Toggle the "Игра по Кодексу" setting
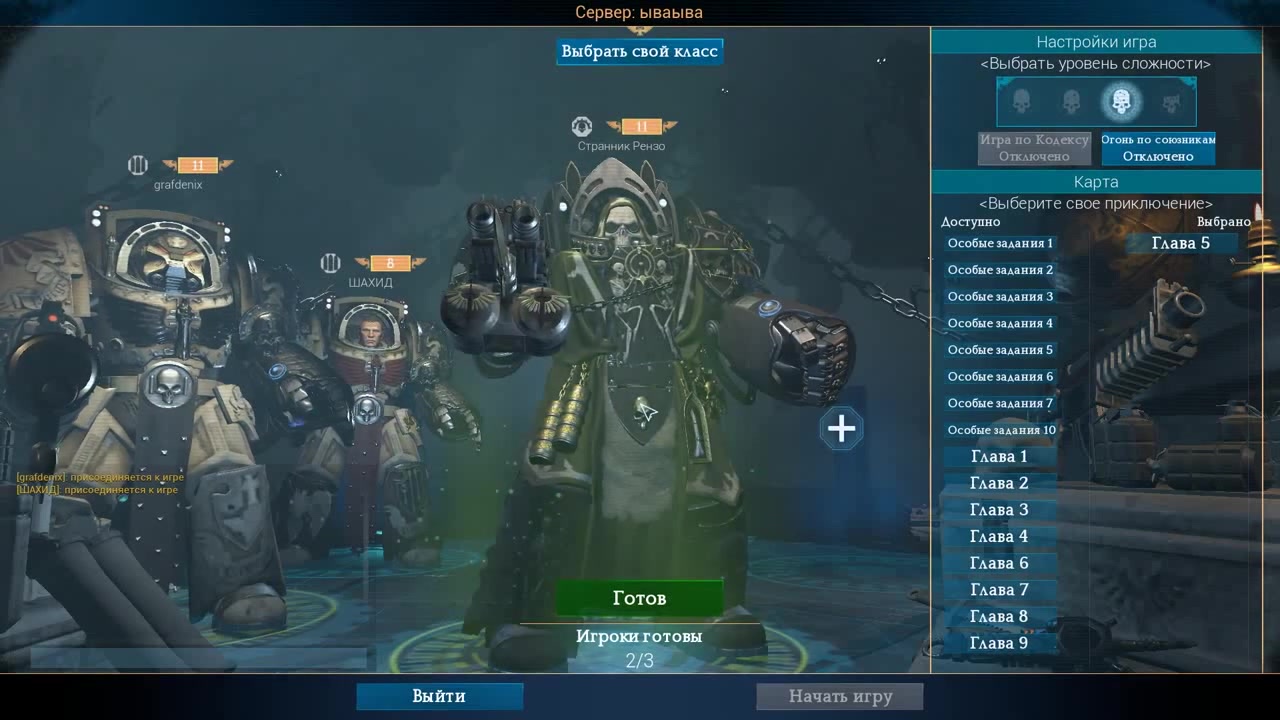 (1034, 148)
